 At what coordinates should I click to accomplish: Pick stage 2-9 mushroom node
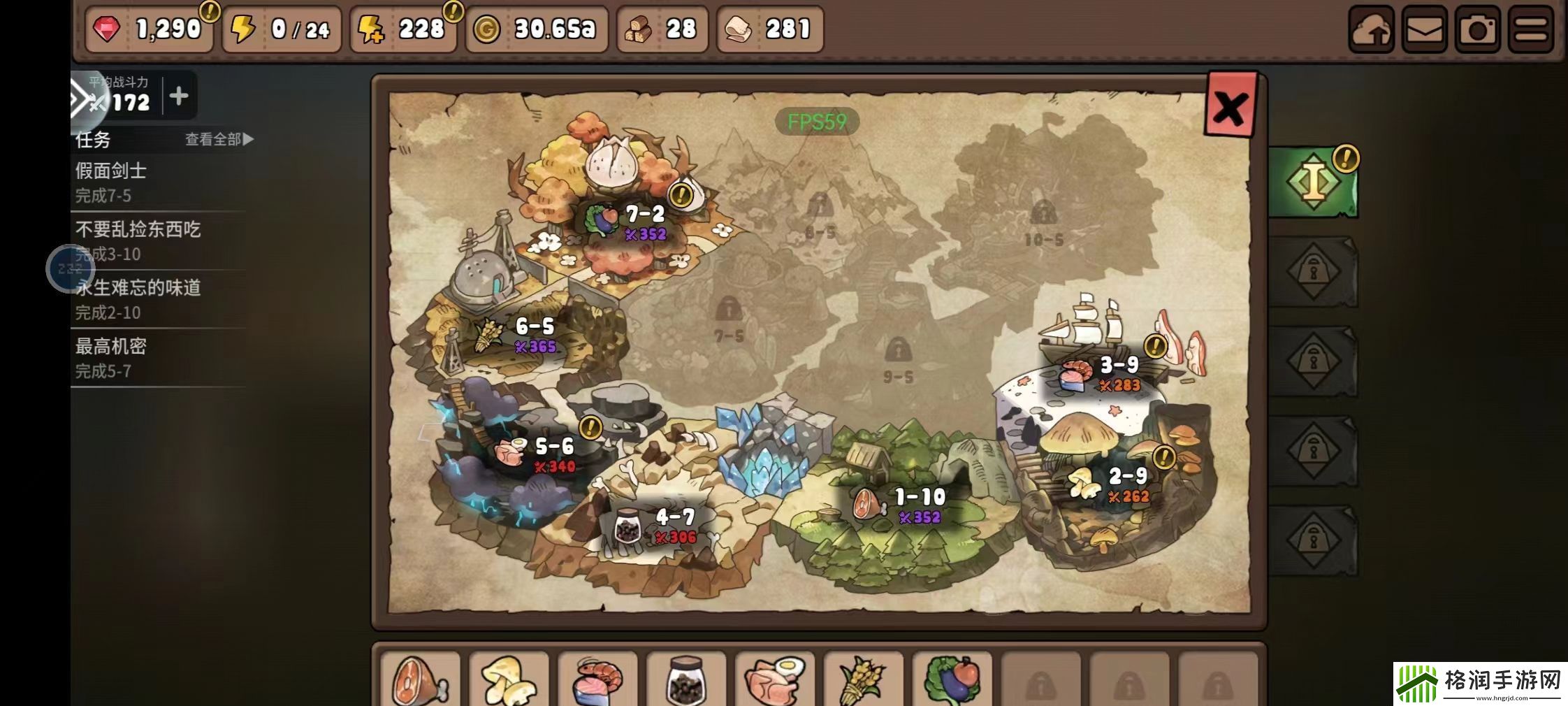1126,484
